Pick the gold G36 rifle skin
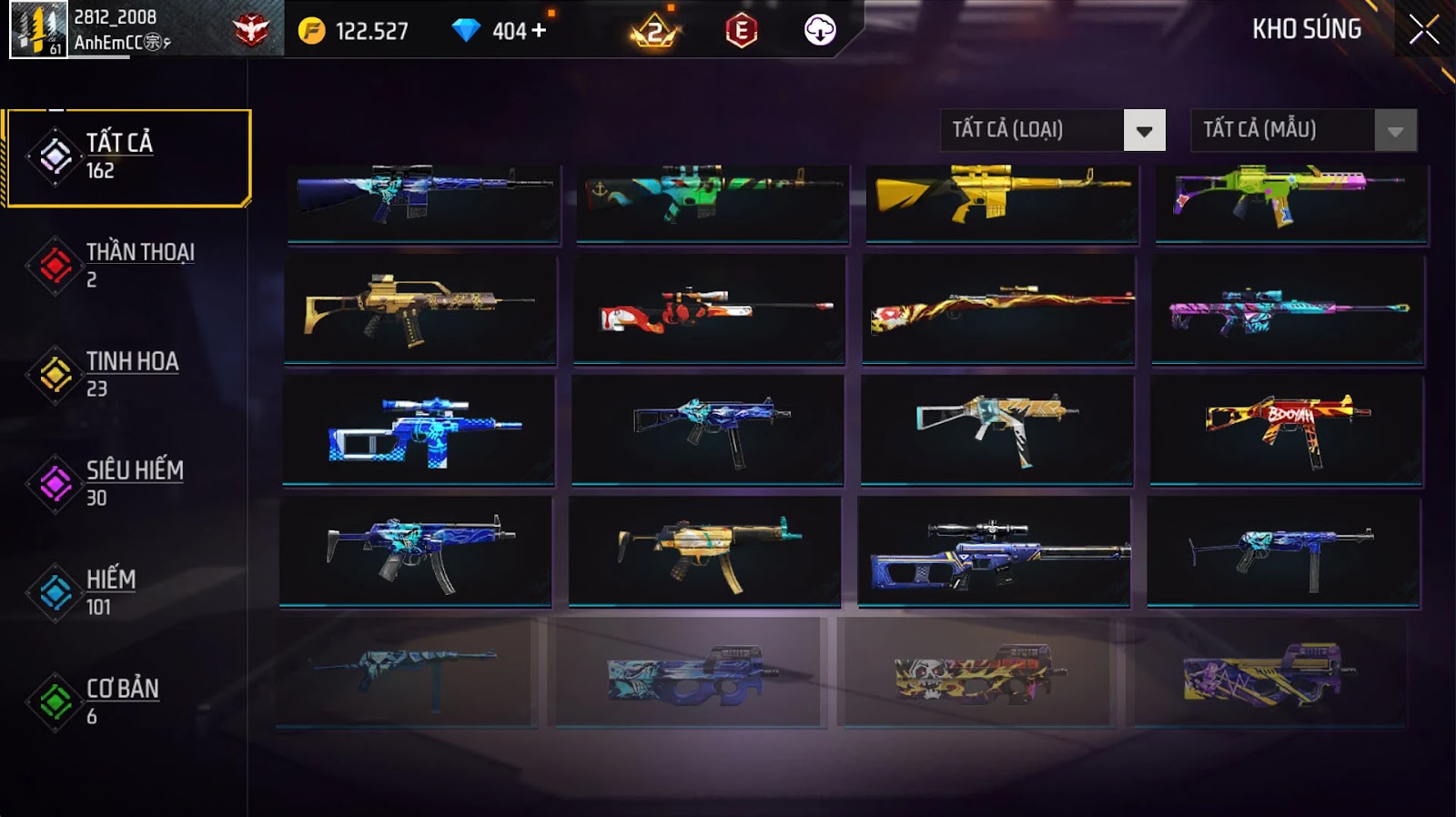The height and width of the screenshot is (817, 1456). (x=420, y=309)
